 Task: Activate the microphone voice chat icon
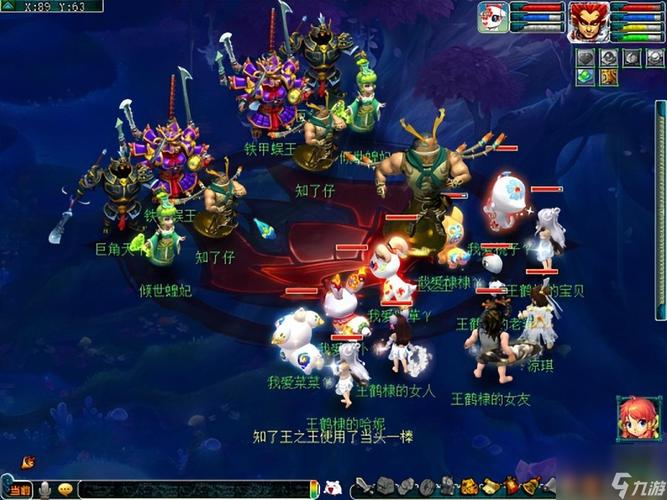[x=45, y=490]
